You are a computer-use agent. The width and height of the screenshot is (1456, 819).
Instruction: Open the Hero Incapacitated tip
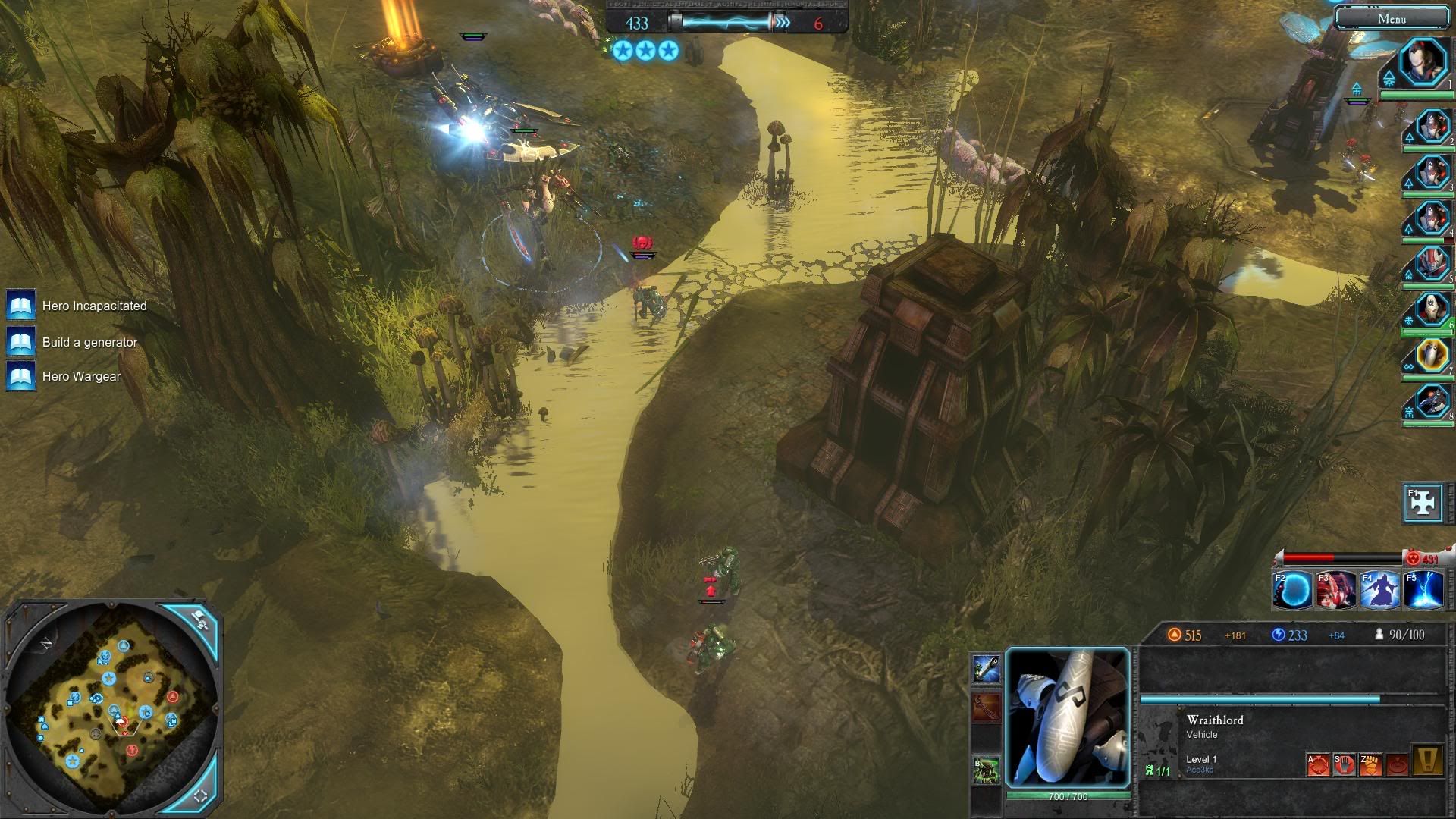pyautogui.click(x=21, y=306)
